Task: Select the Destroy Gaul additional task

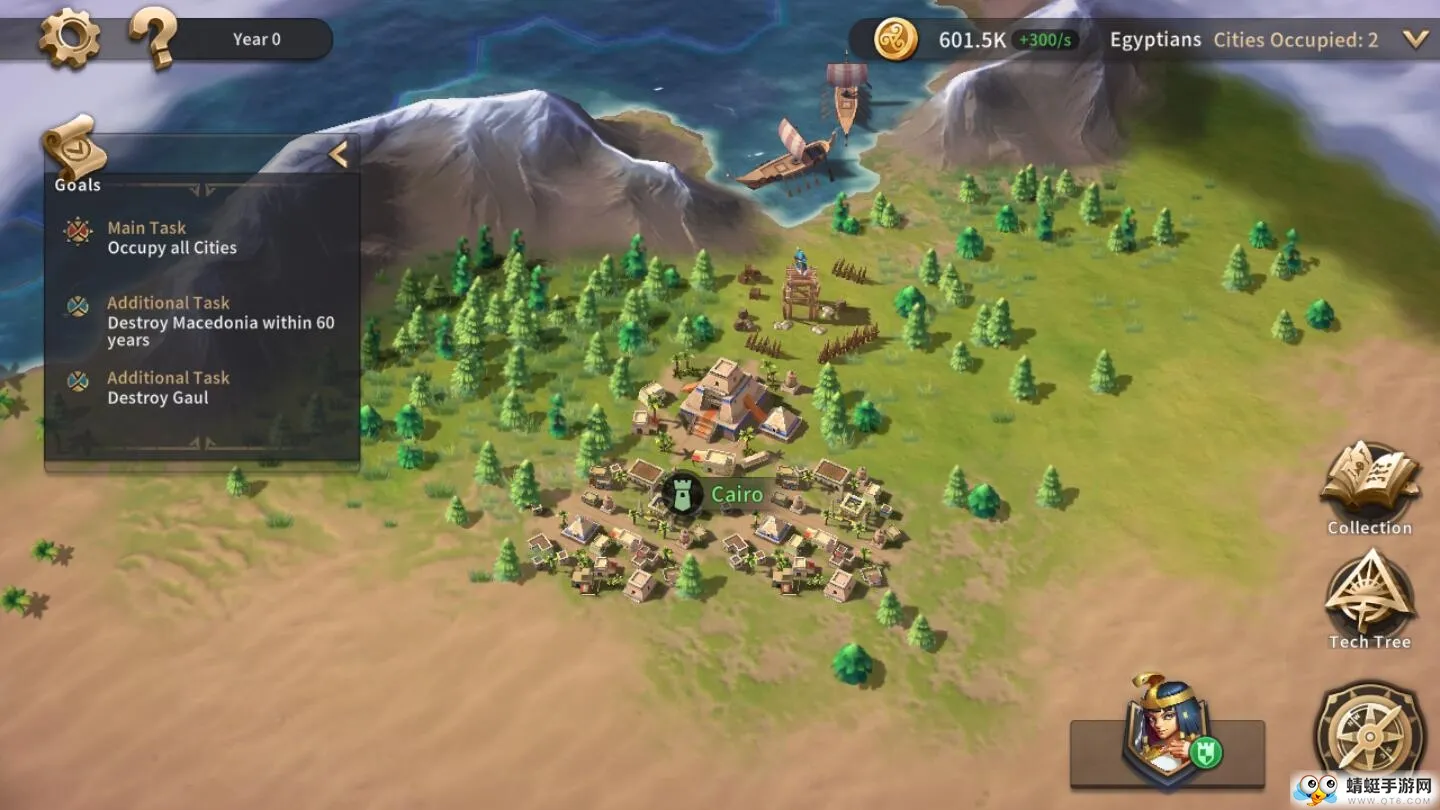Action: pyautogui.click(x=168, y=388)
